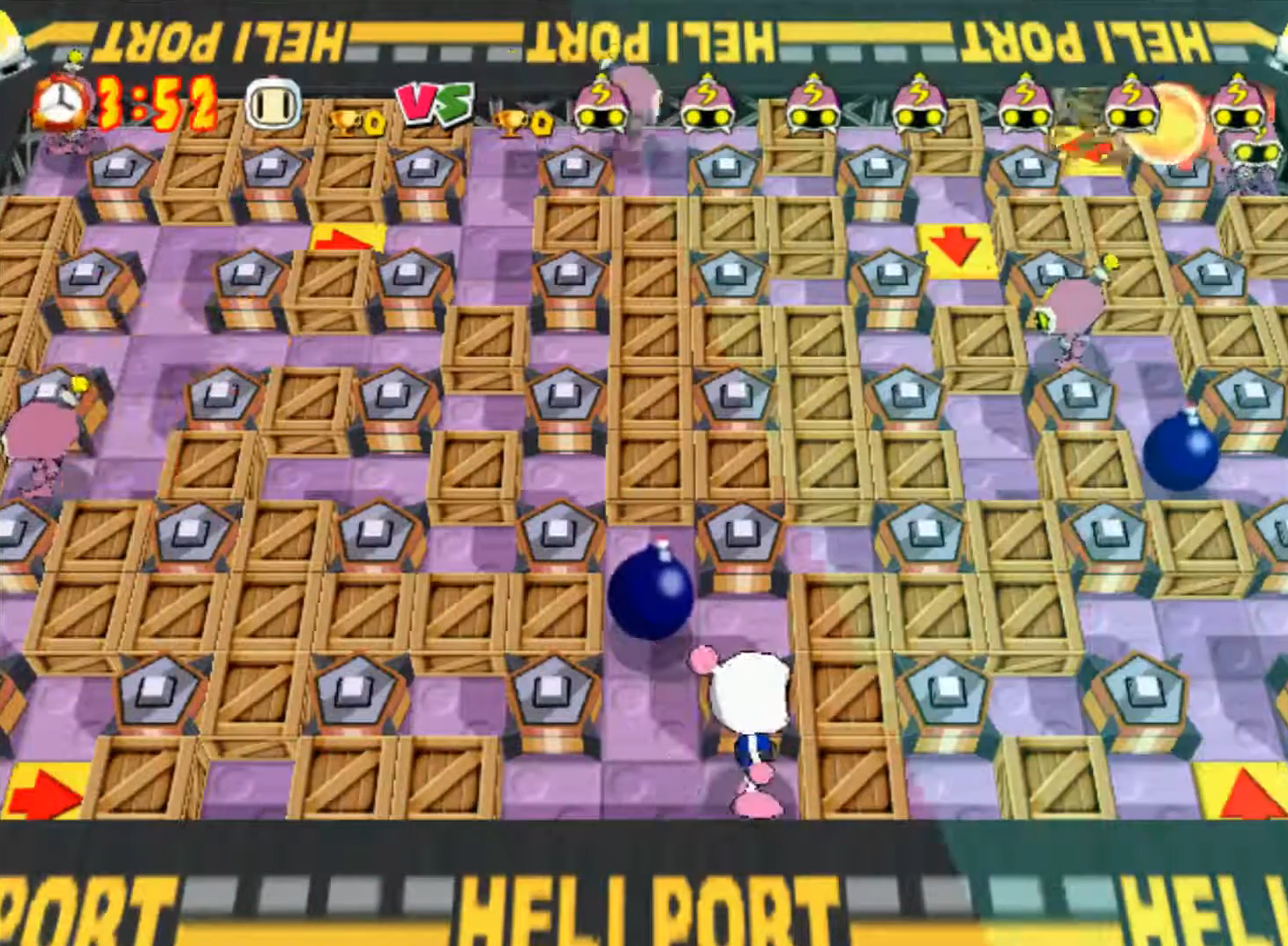Click the 3:52 timer display
The height and width of the screenshot is (946, 1288).
point(154,102)
